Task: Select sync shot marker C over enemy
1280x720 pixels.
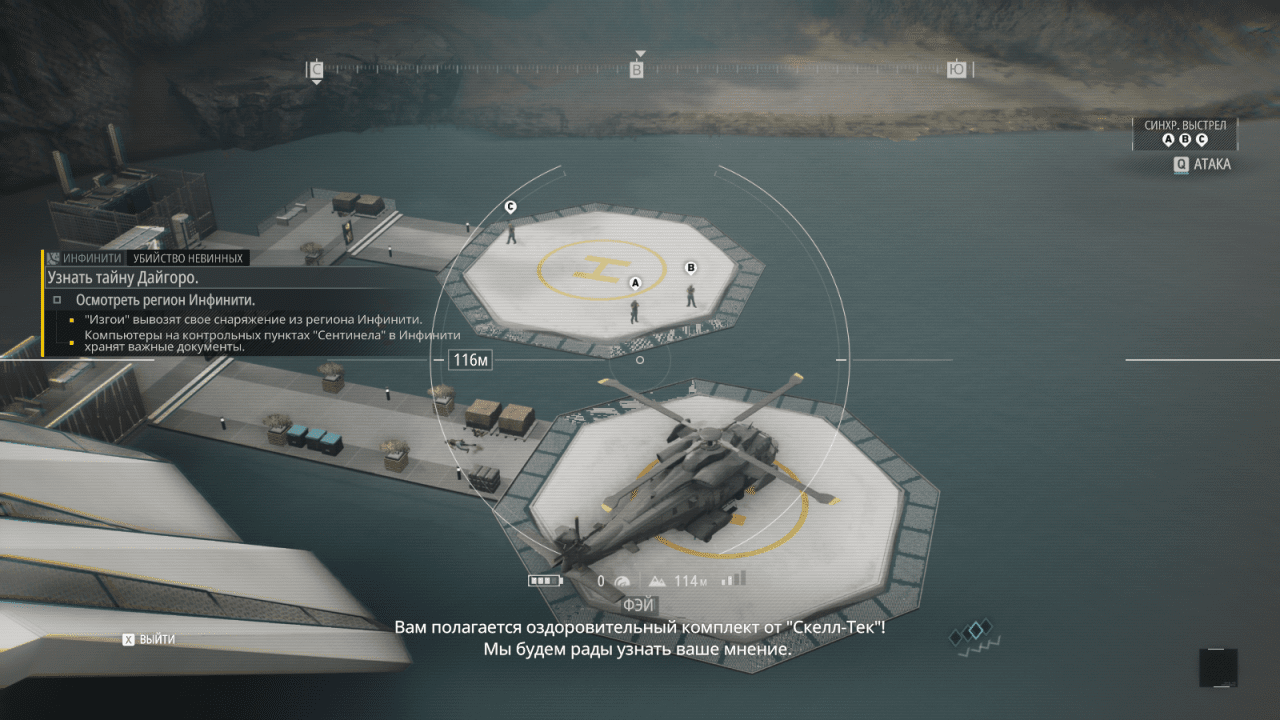Action: tap(510, 207)
